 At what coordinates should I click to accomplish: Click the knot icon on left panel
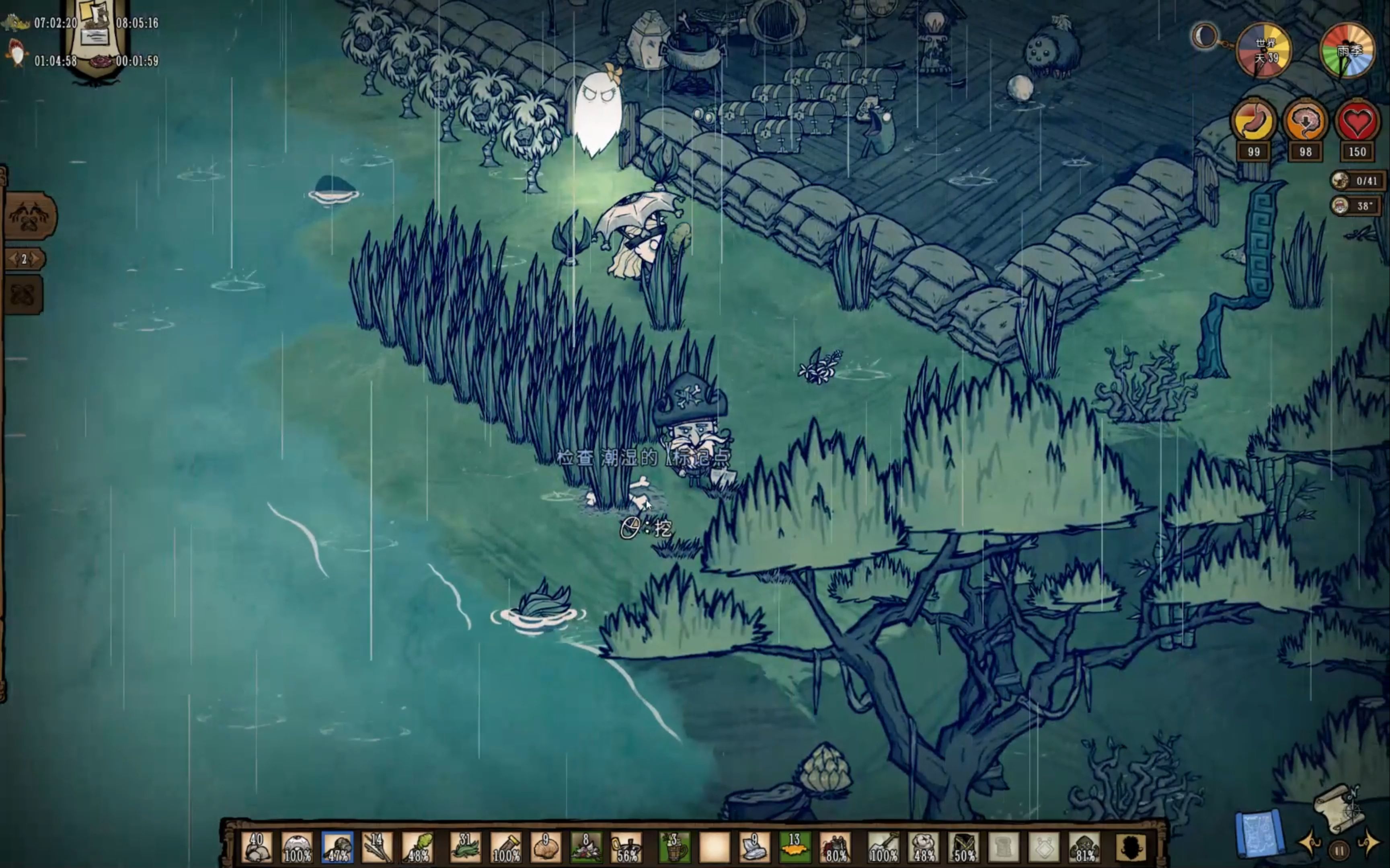click(x=24, y=295)
